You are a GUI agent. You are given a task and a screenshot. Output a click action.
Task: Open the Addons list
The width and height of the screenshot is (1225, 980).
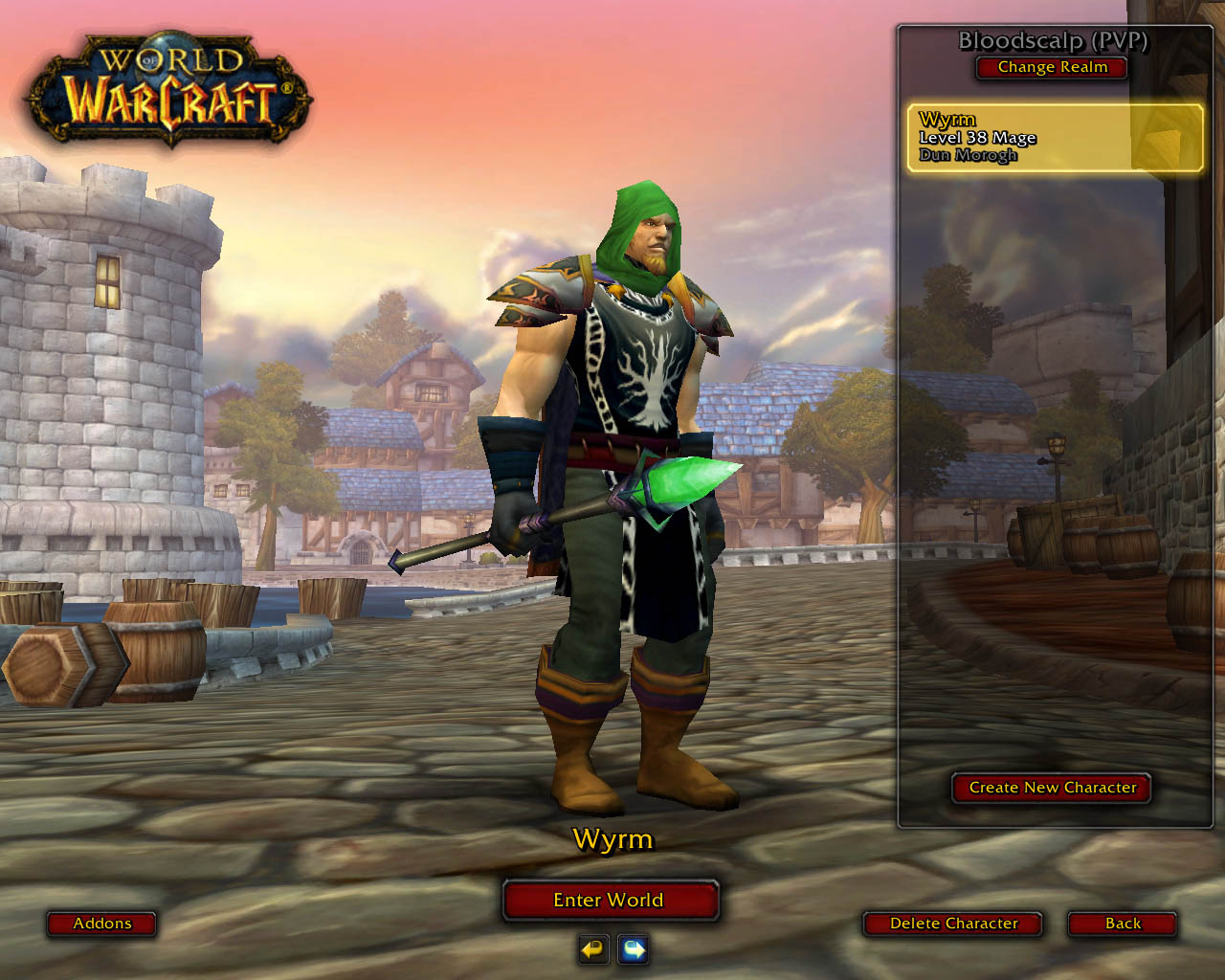click(102, 924)
